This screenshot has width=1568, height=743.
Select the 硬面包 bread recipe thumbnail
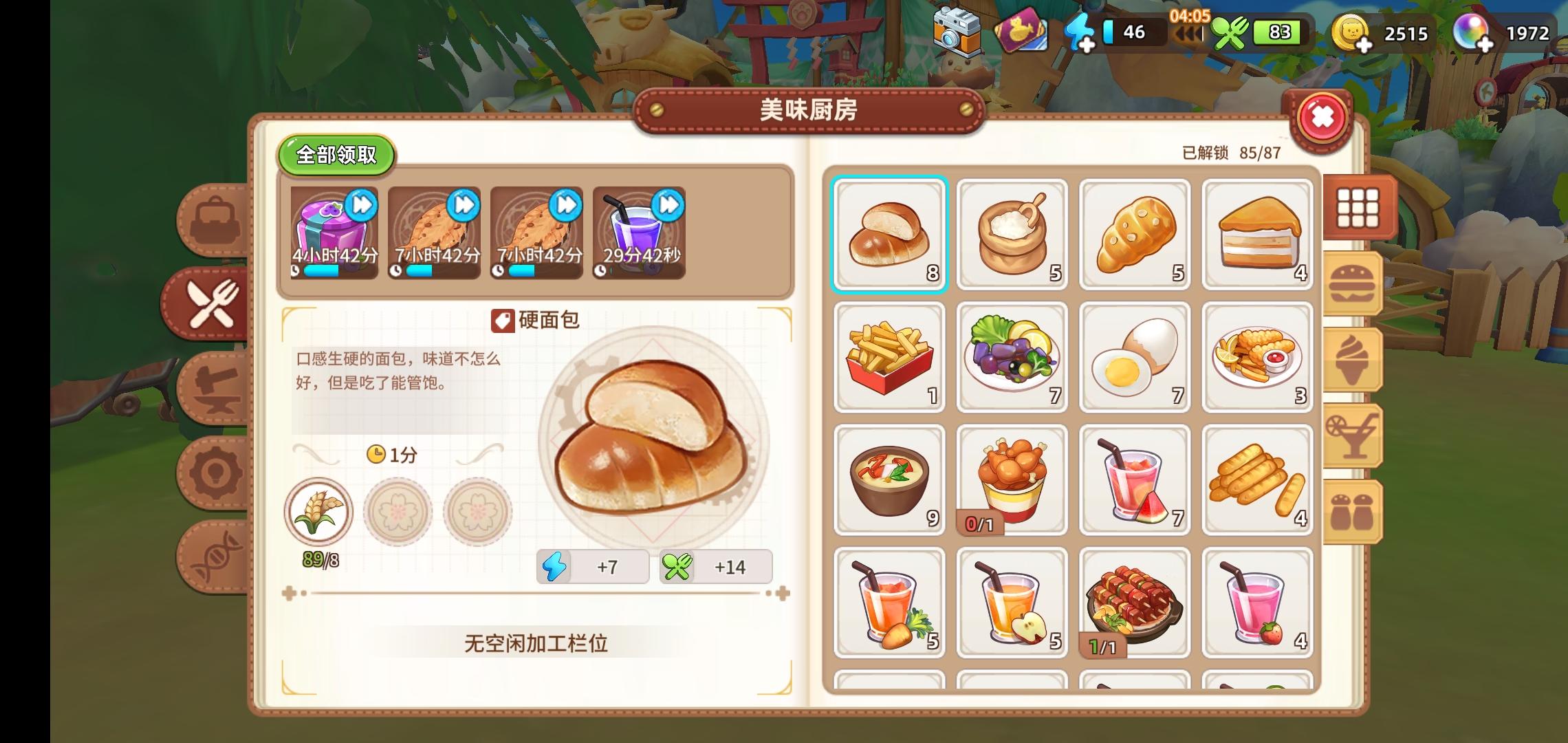tap(889, 235)
